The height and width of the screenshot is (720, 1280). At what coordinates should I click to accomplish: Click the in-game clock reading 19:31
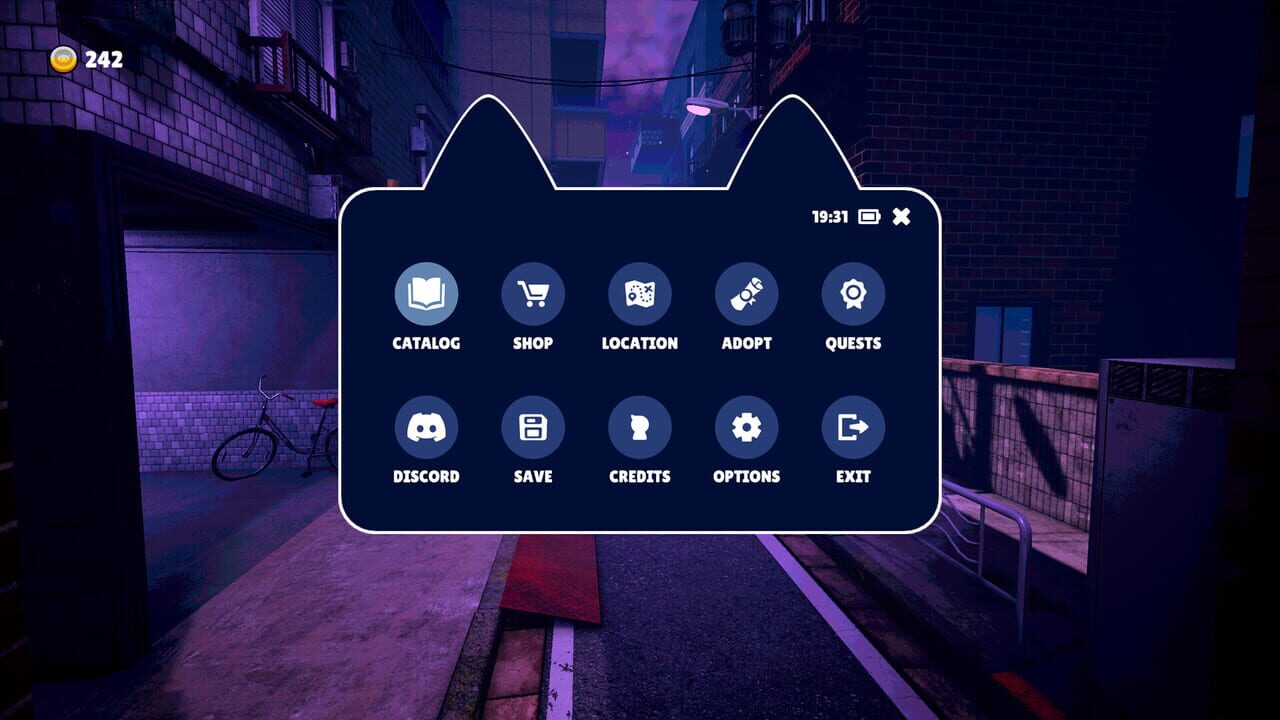coord(827,215)
